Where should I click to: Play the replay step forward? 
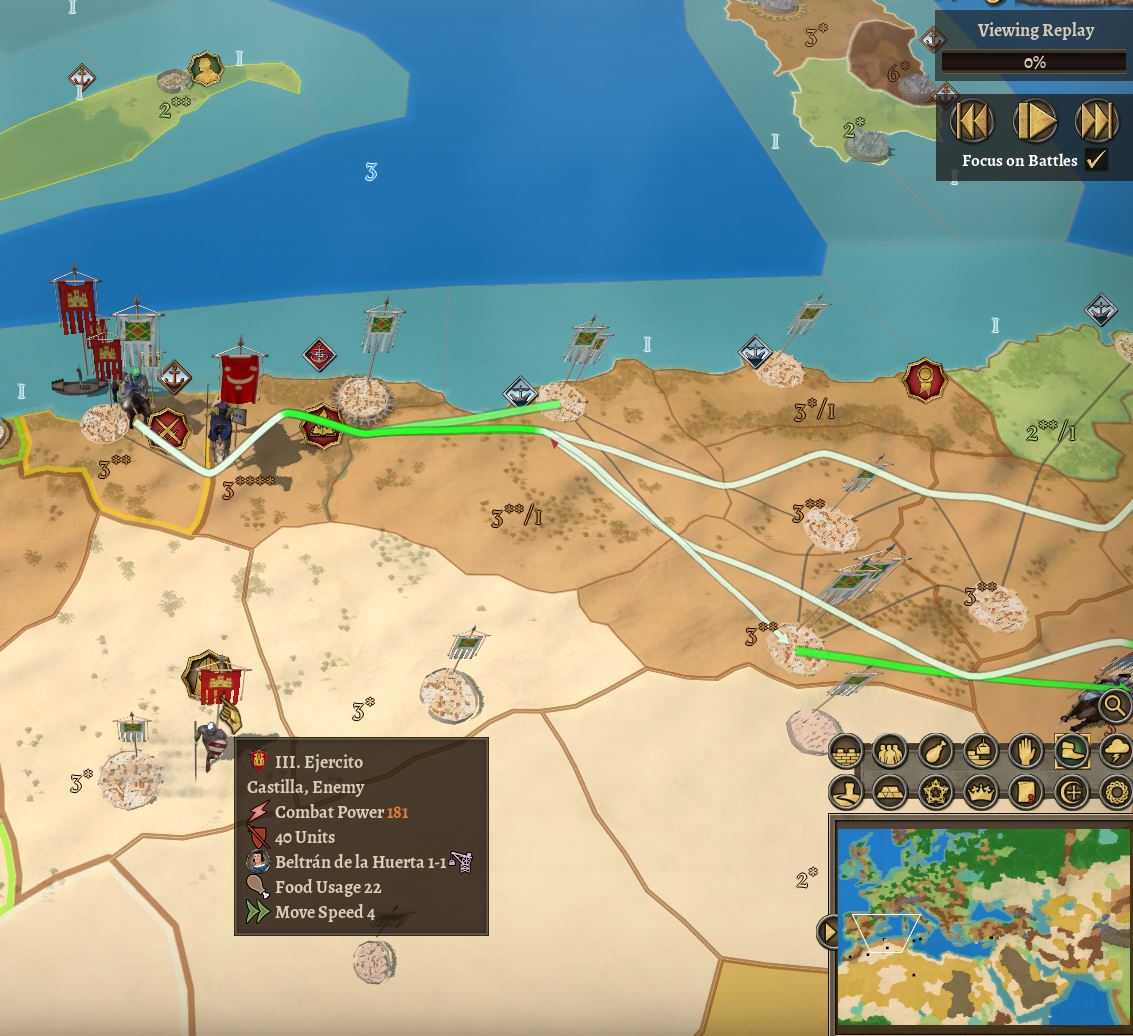1034,121
